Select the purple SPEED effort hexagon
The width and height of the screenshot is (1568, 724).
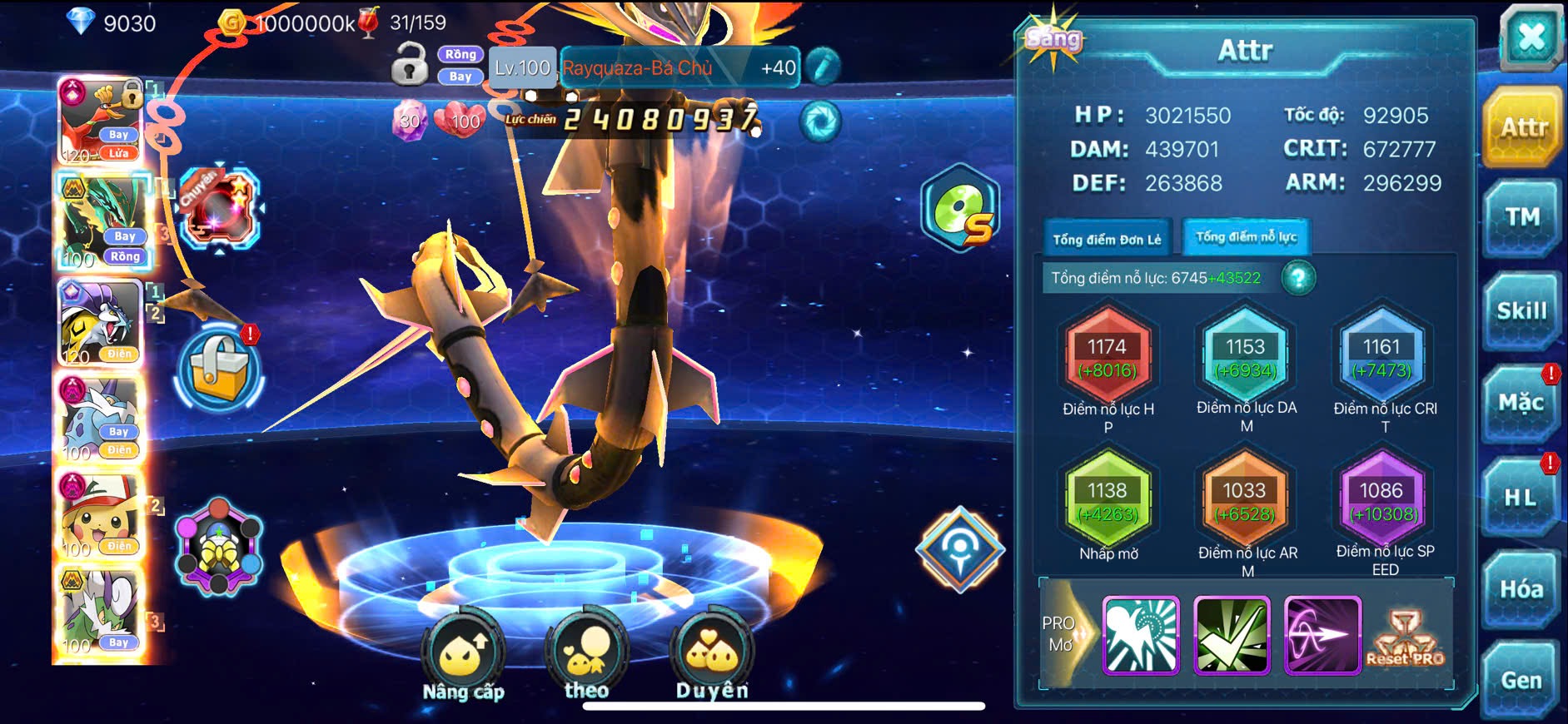[1381, 502]
